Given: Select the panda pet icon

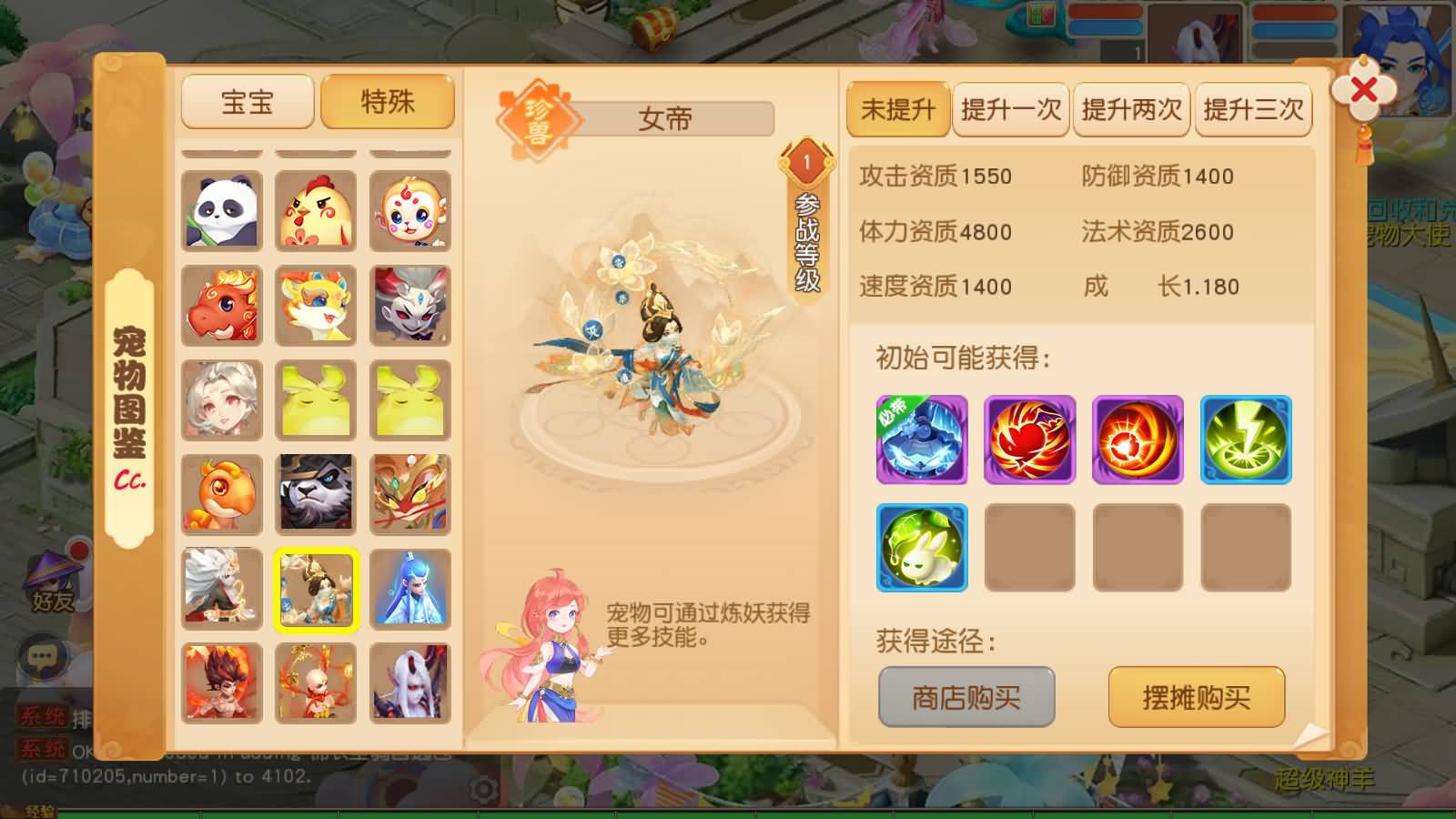Looking at the screenshot, I should point(222,211).
